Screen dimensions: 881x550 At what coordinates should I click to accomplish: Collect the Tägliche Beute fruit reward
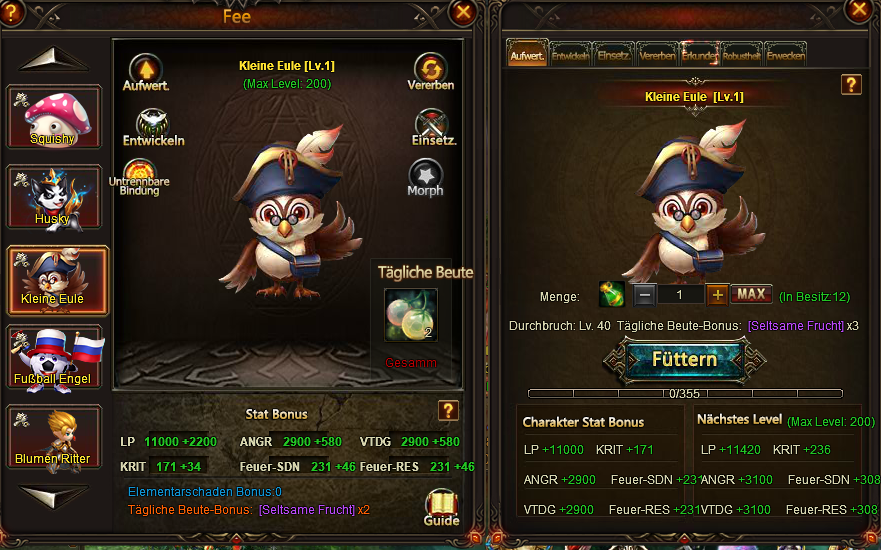[411, 315]
